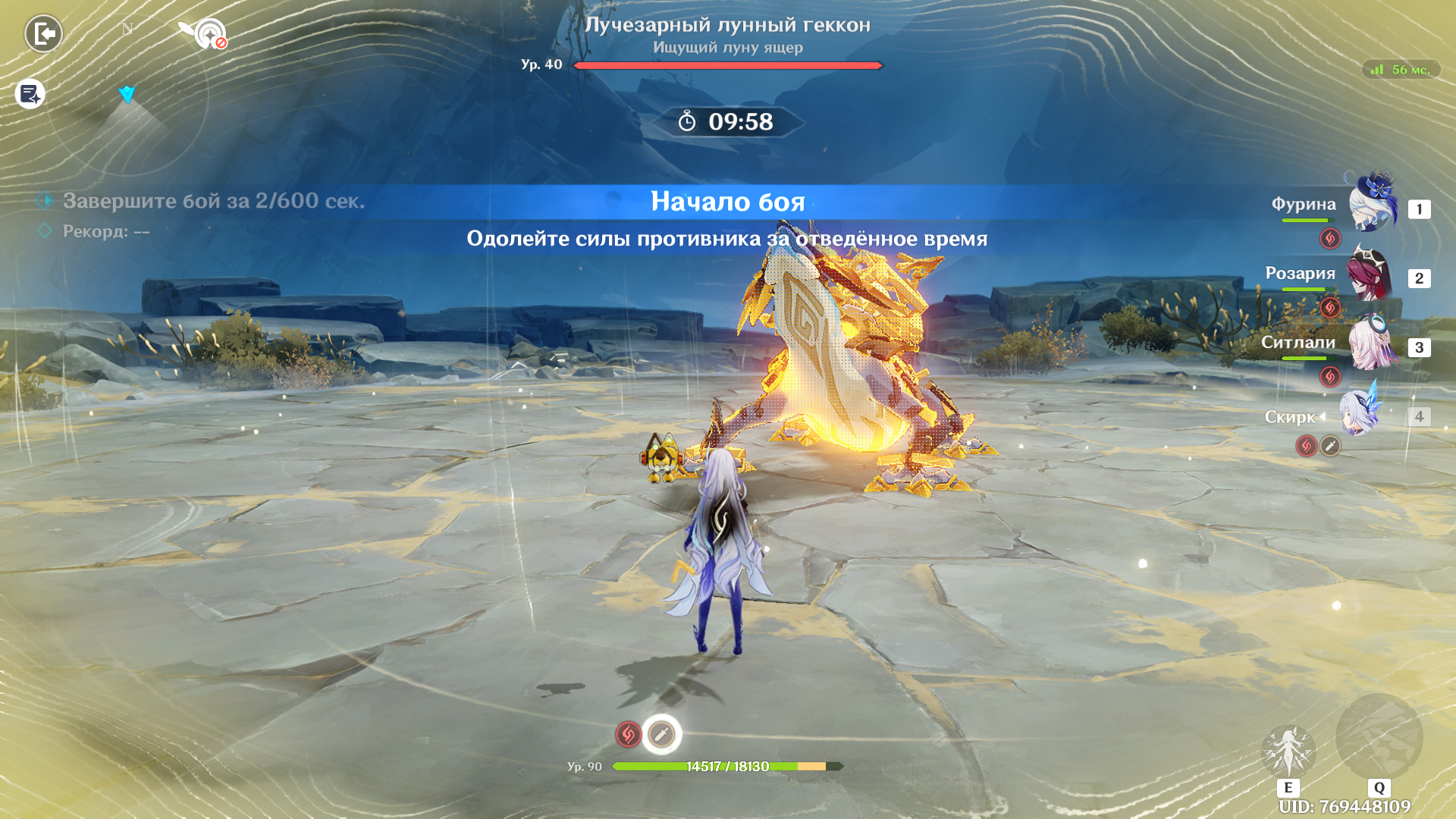Viewport: 1456px width, 819px height.
Task: Trigger the elemental burst icon
Action: pos(1379,737)
